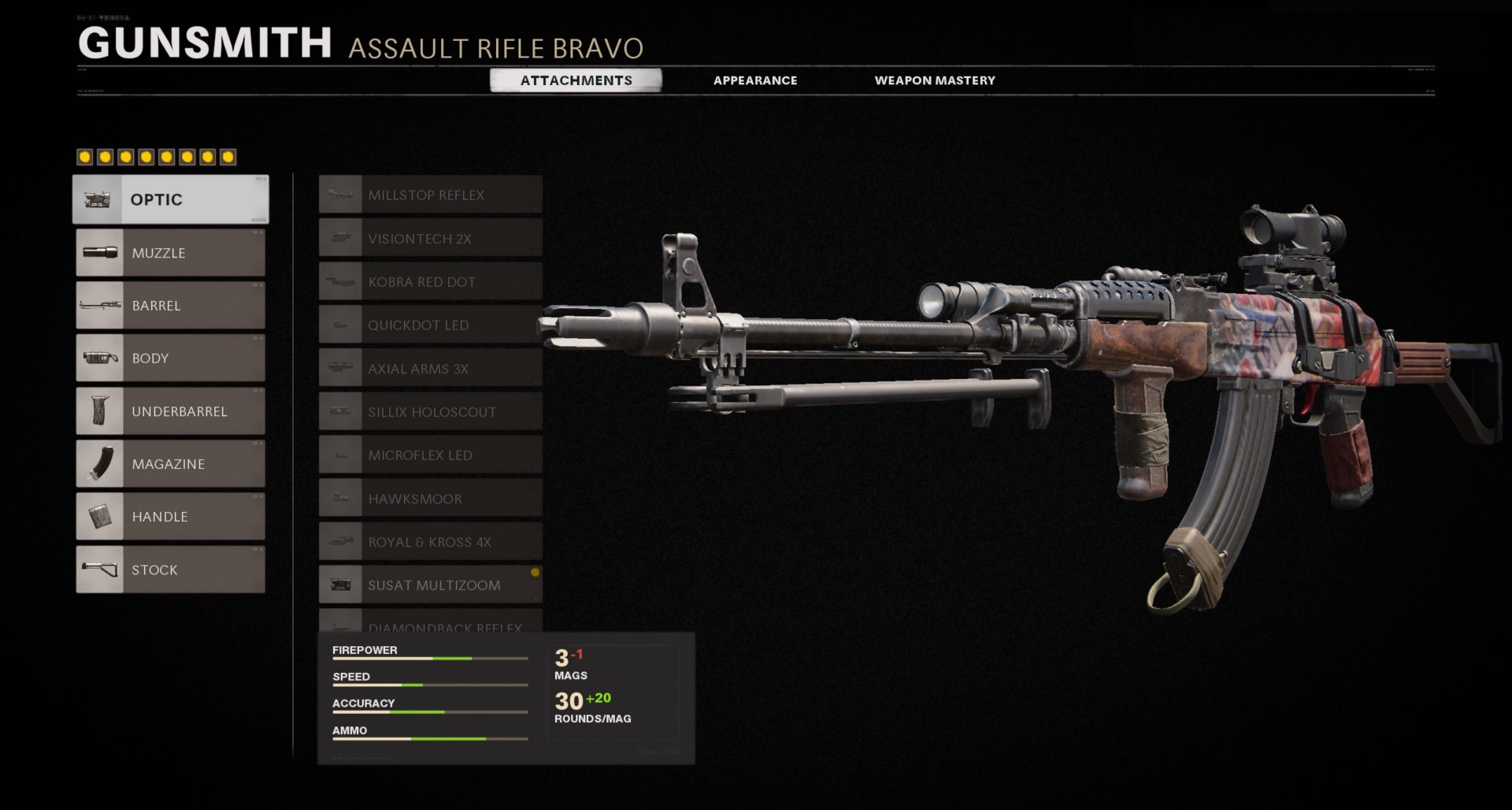Choose the Muzzle attachment category
The image size is (1512, 810).
[x=171, y=253]
